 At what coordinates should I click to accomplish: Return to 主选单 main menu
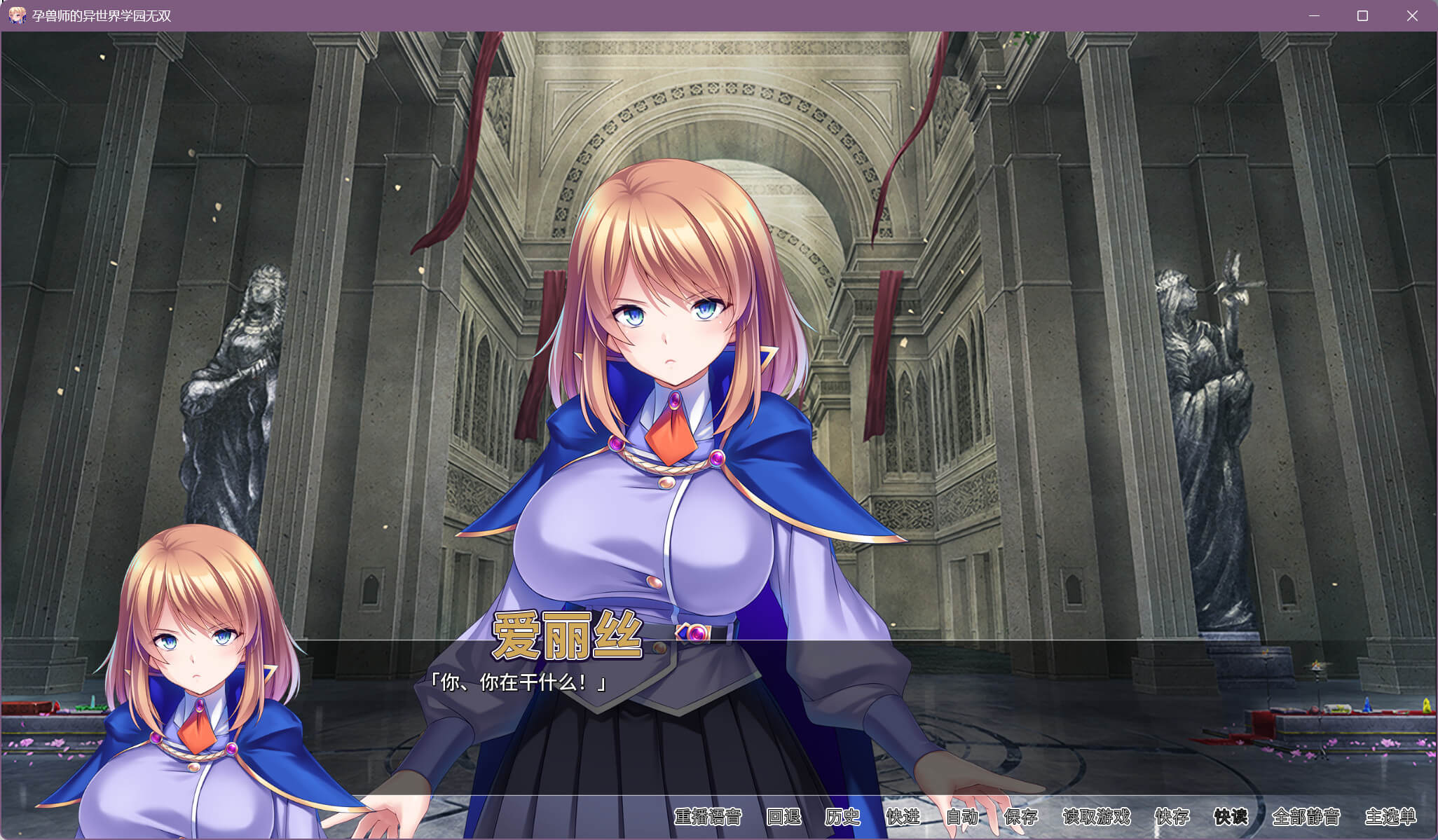tap(1390, 817)
